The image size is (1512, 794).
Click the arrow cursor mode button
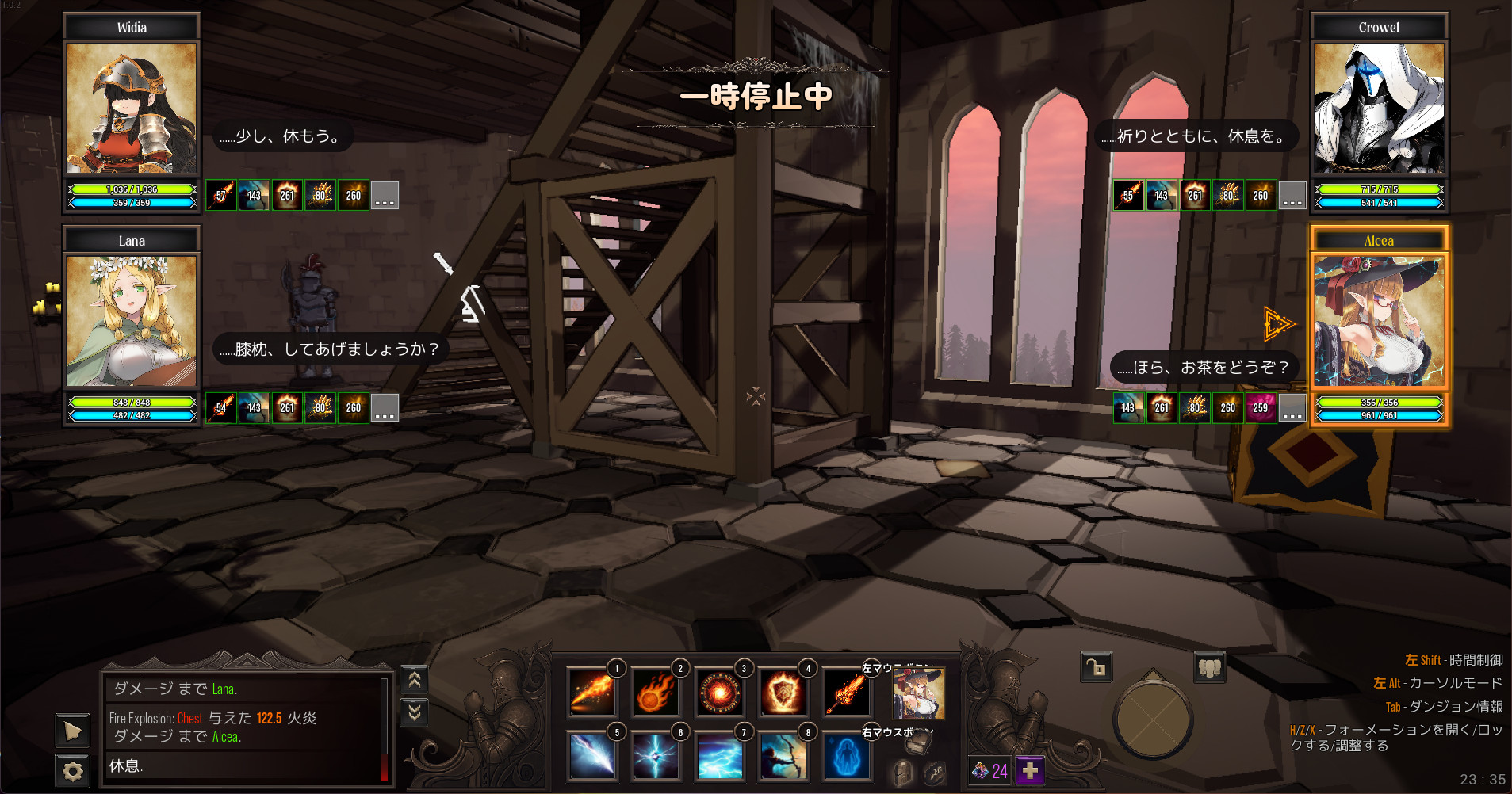(72, 730)
